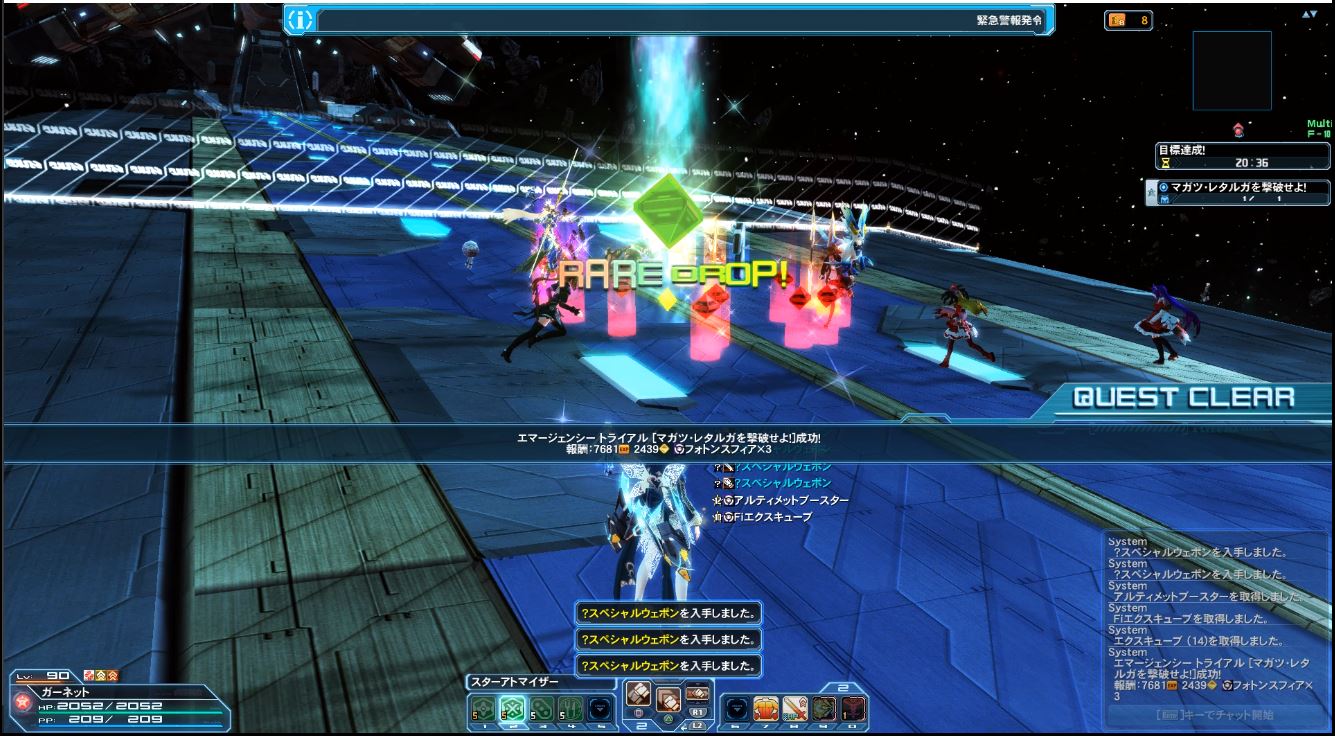Open the minimap panel
The image size is (1335, 736).
[x=1231, y=70]
